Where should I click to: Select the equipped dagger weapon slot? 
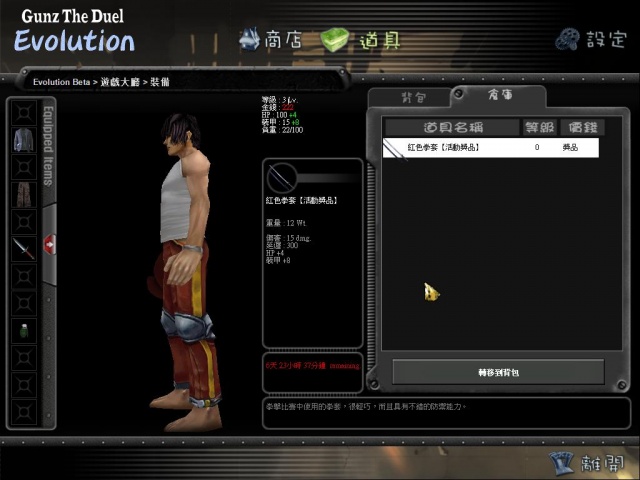coord(24,249)
